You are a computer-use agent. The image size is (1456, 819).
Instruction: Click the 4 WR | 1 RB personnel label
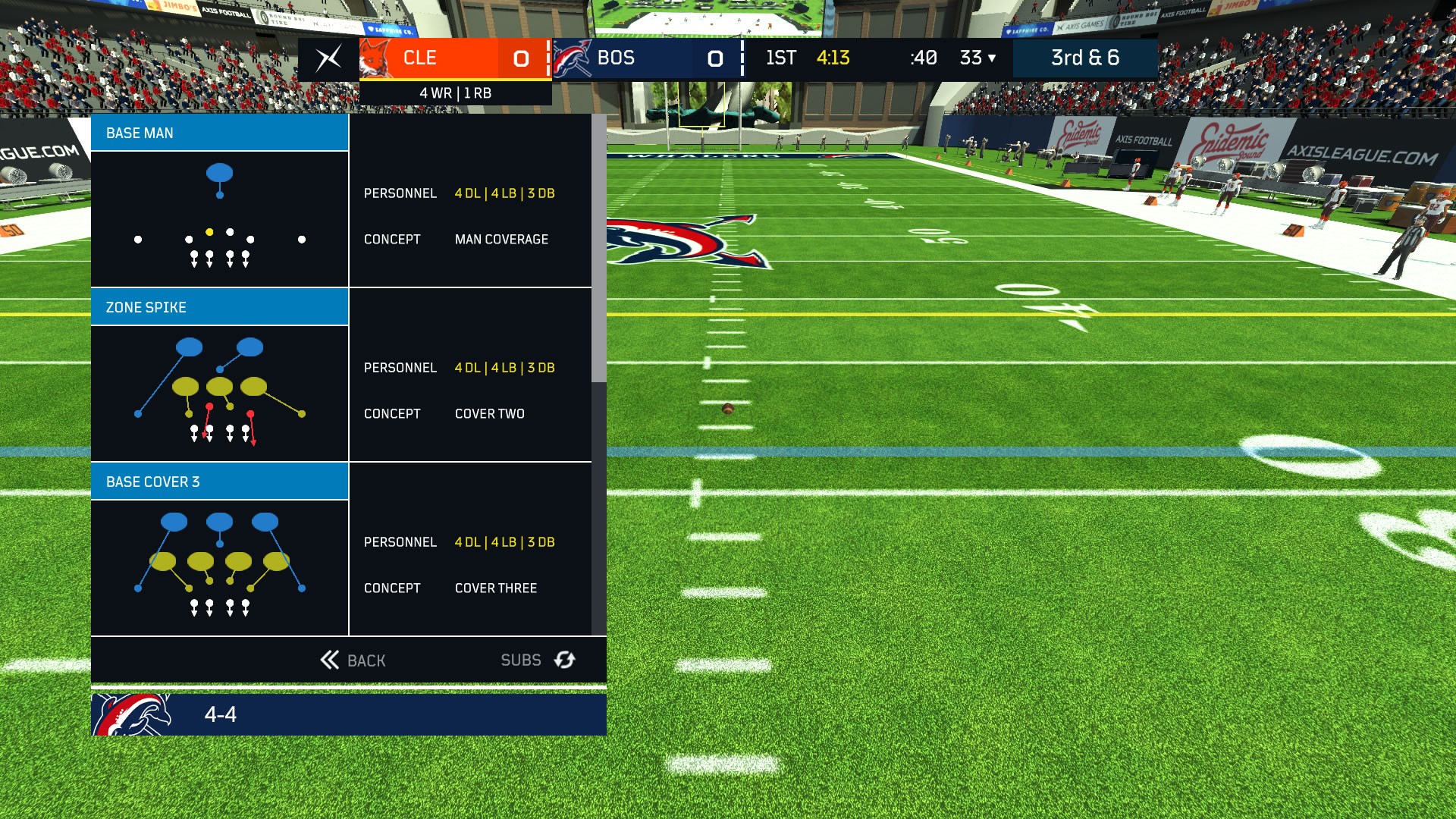(x=455, y=93)
